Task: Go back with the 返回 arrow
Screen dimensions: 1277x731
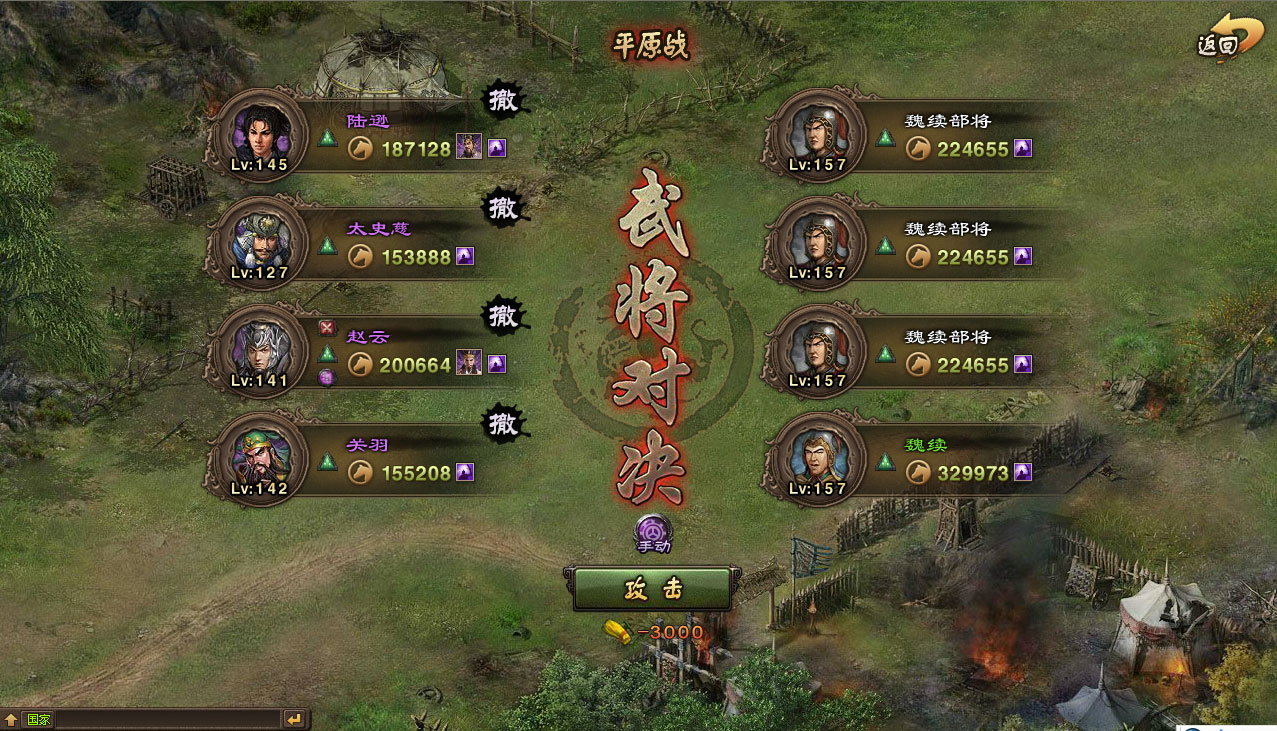Action: (1221, 39)
